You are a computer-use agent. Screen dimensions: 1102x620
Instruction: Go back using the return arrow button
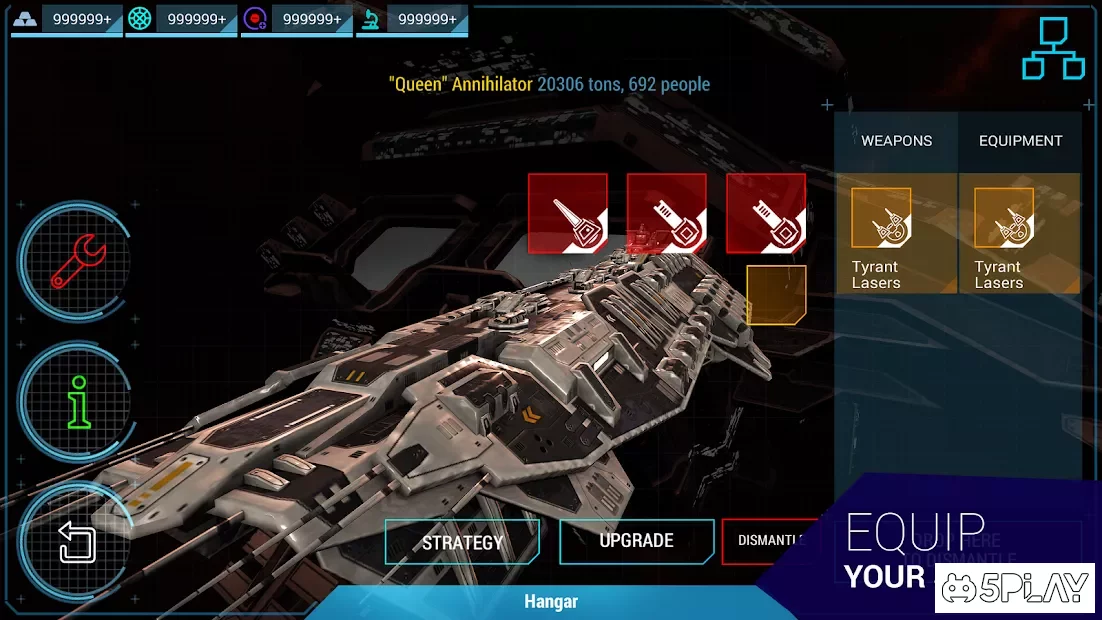(x=78, y=543)
